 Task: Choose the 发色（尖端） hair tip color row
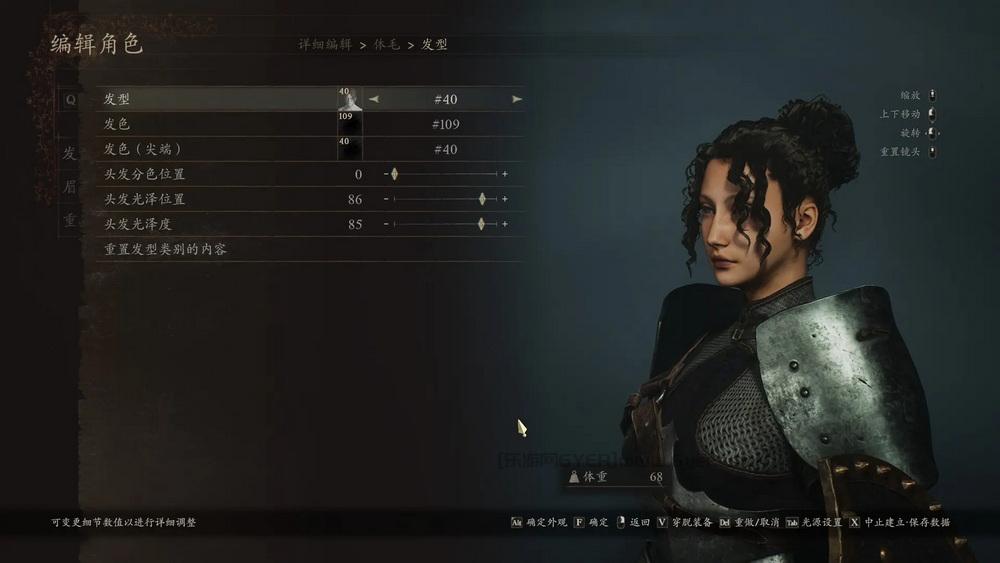[x=143, y=149]
